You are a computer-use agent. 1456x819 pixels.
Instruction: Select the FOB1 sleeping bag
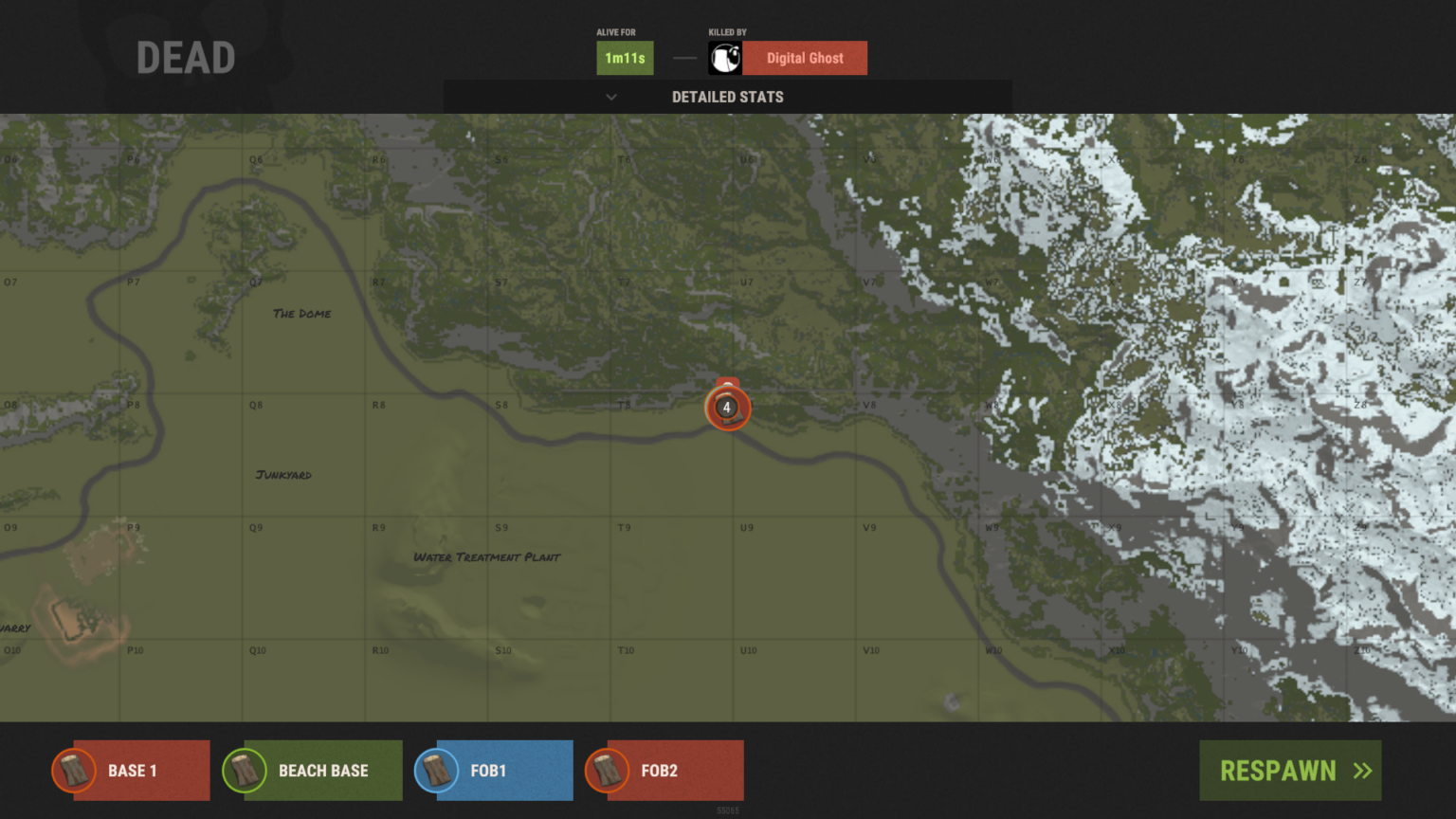point(494,771)
